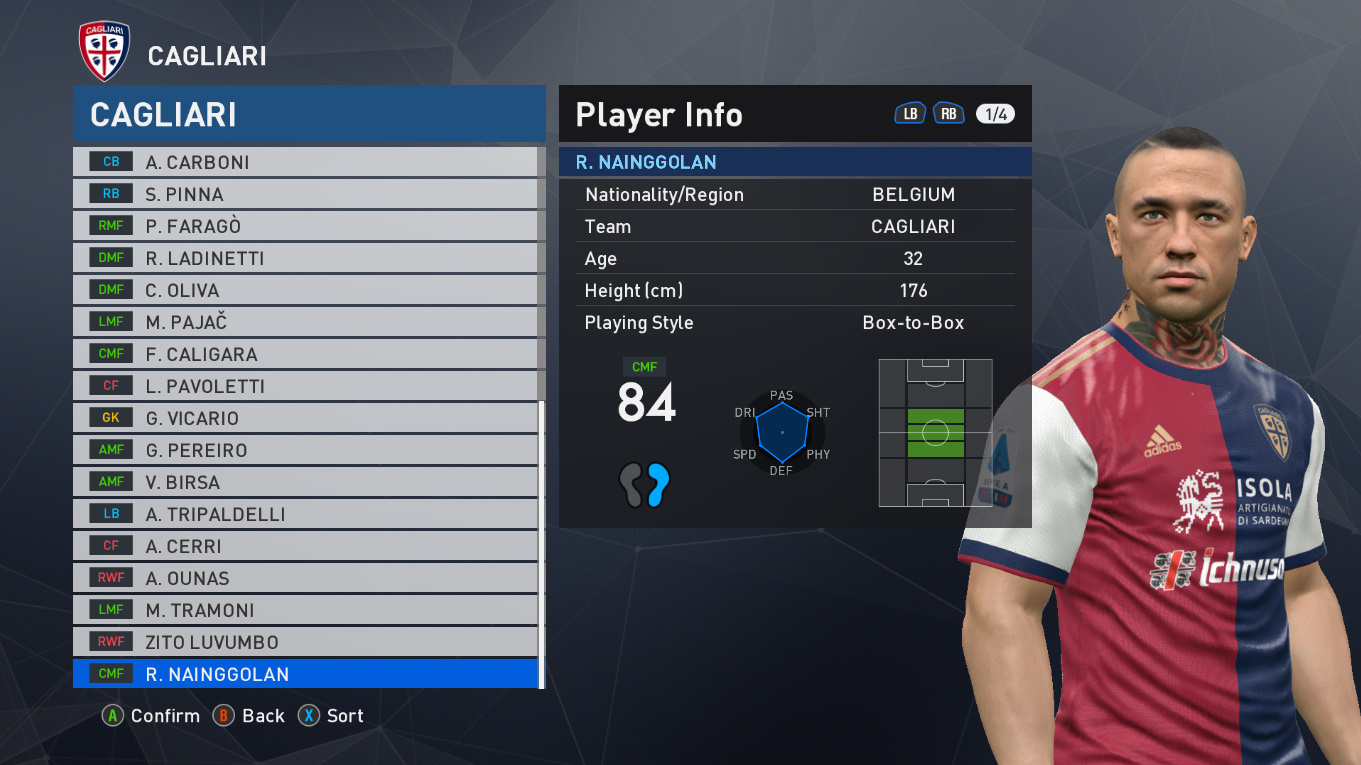
Task: Pick Zito Luvumbo from the list
Action: tap(305, 642)
